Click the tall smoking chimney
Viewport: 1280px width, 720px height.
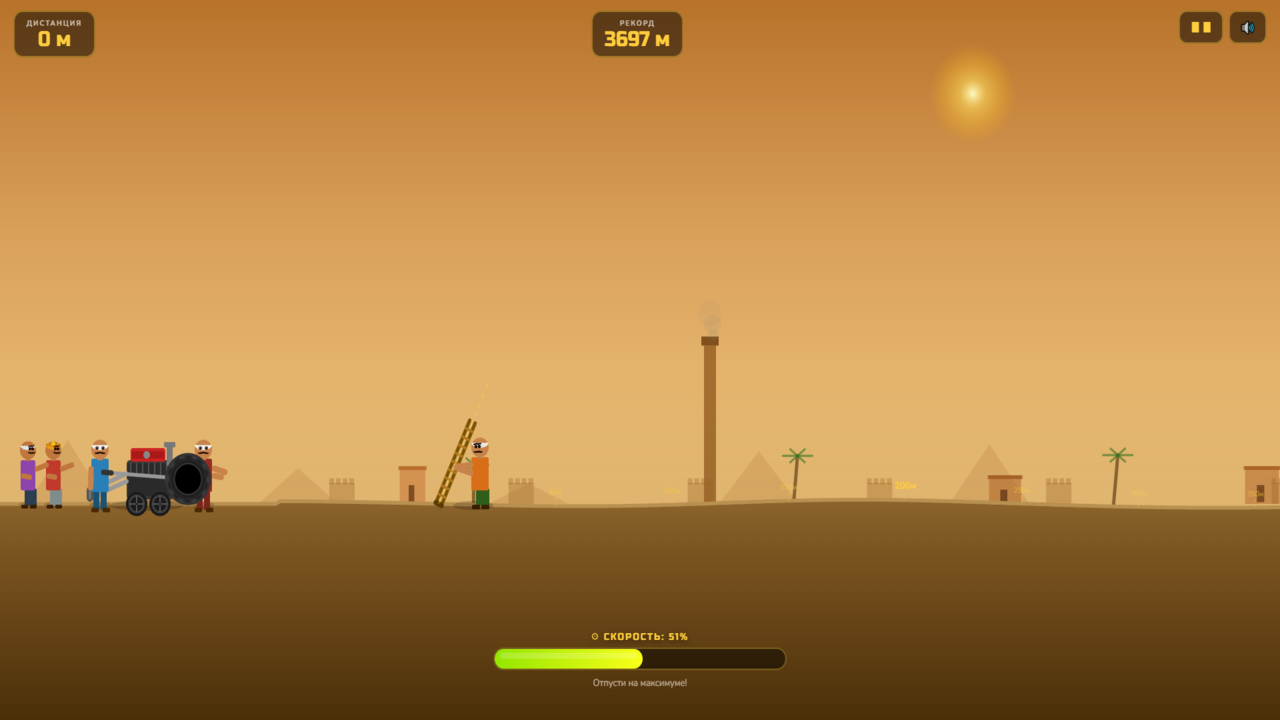[x=709, y=420]
